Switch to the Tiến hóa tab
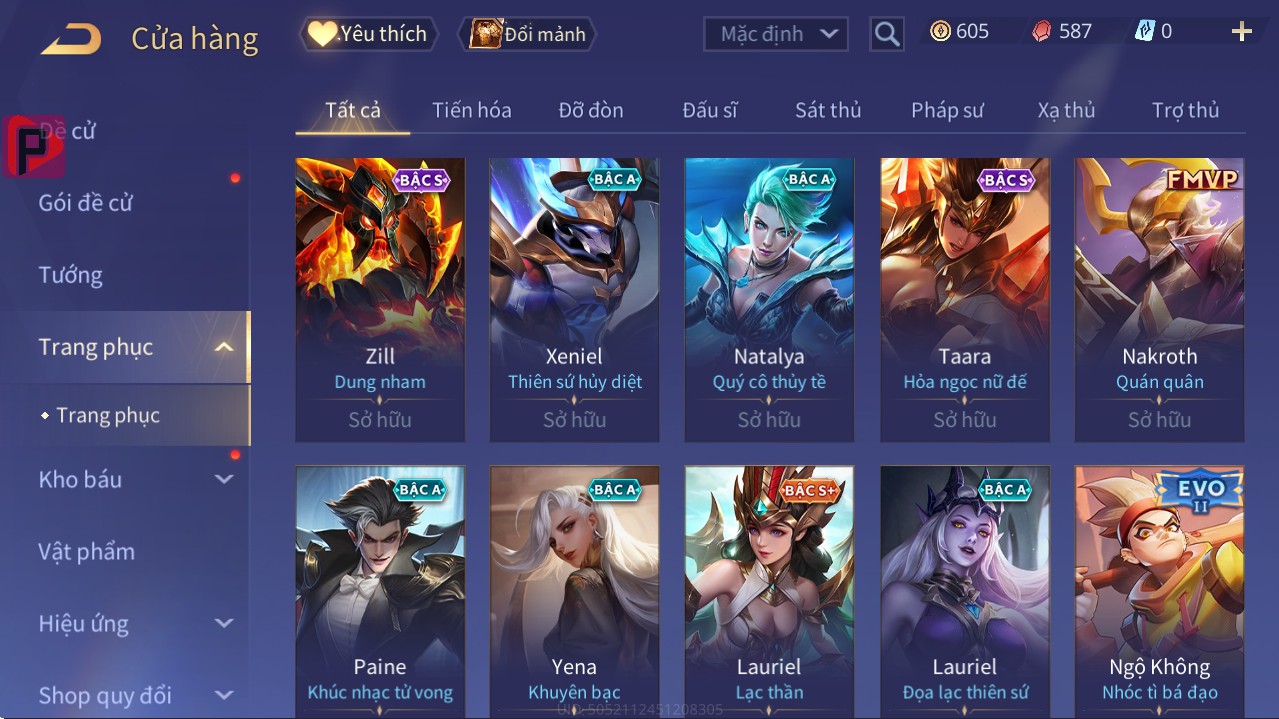Viewport: 1279px width, 719px height. click(471, 110)
